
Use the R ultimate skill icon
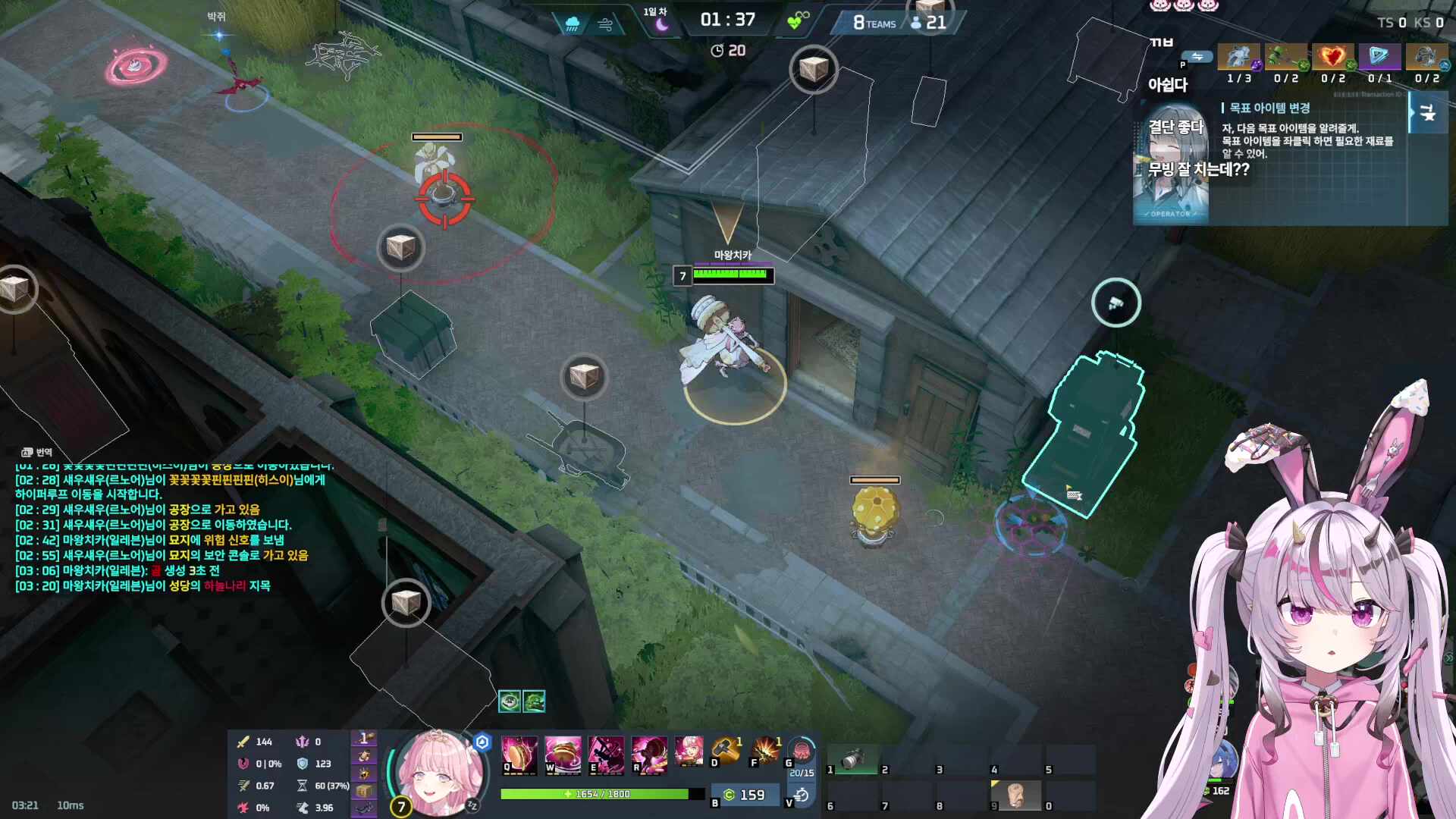click(x=651, y=755)
